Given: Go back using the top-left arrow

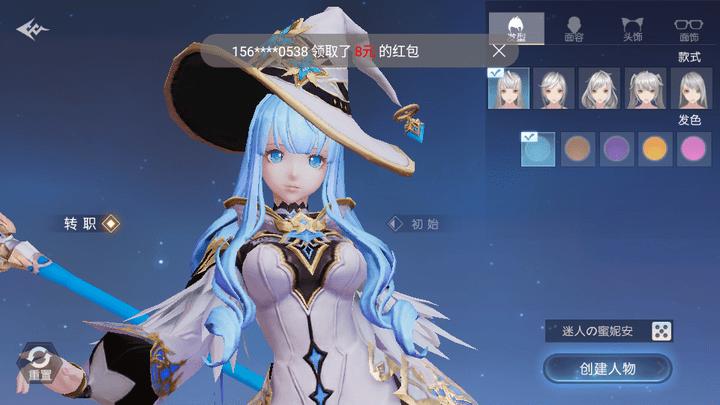Looking at the screenshot, I should click(x=32, y=29).
